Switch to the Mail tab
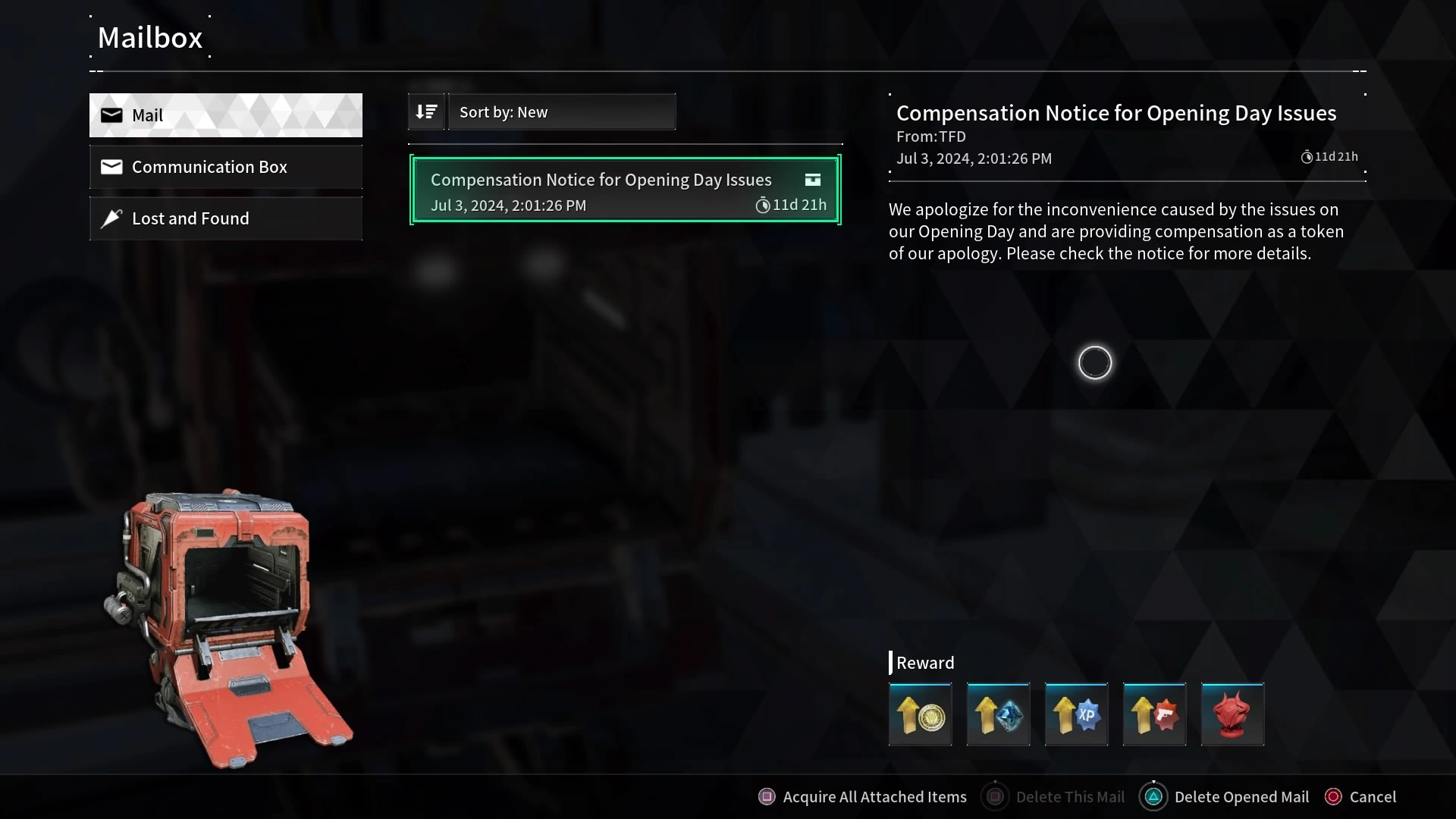This screenshot has height=819, width=1456. 225,115
